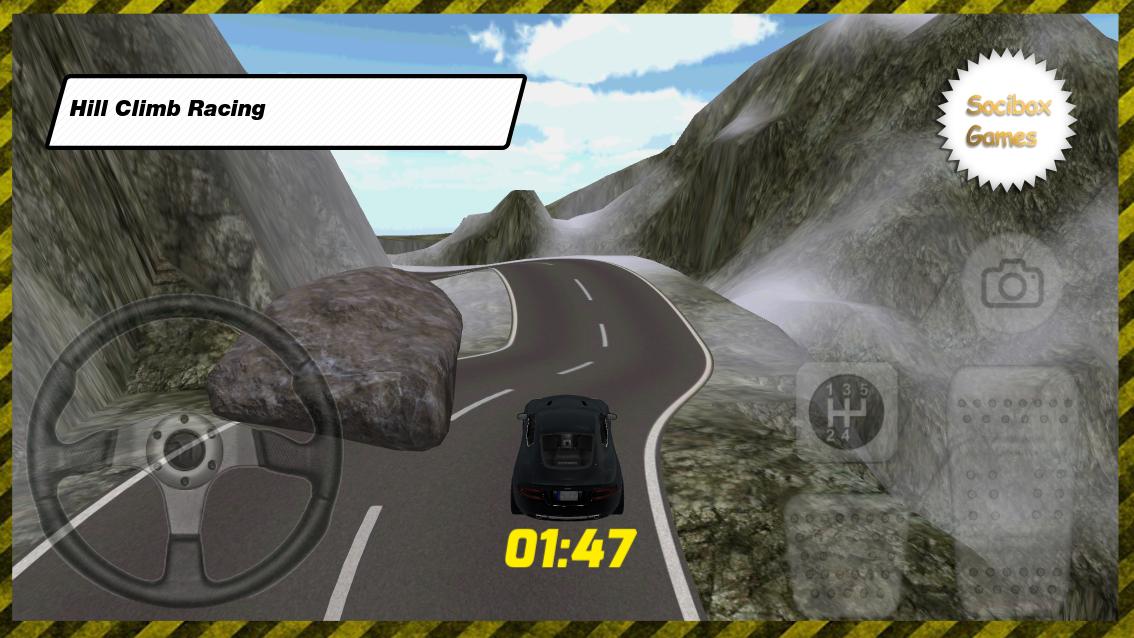Image resolution: width=1134 pixels, height=638 pixels.
Task: Change gear using the gear shifter icon
Action: 846,411
